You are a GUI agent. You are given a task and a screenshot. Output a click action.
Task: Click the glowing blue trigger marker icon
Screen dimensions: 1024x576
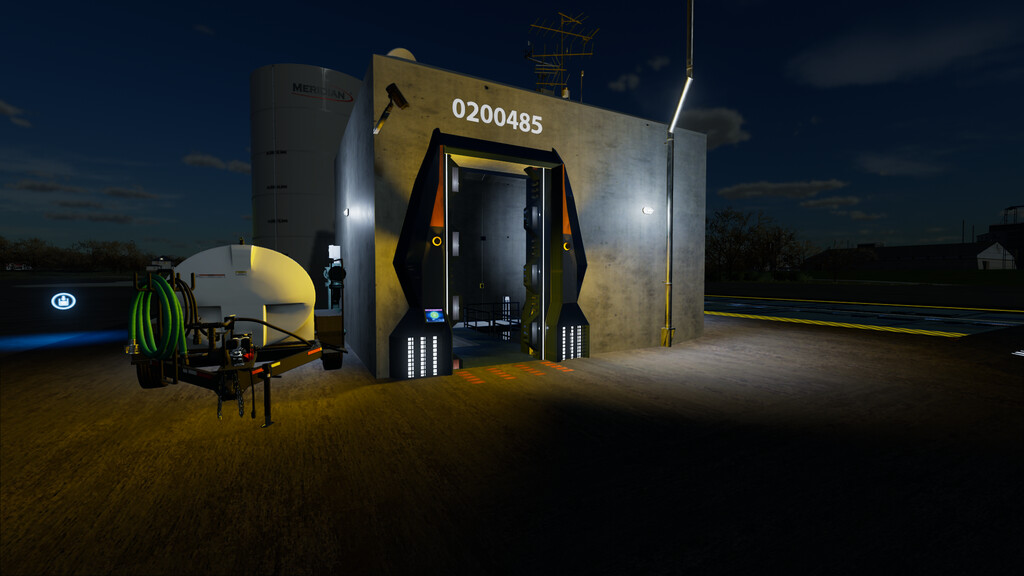[63, 300]
